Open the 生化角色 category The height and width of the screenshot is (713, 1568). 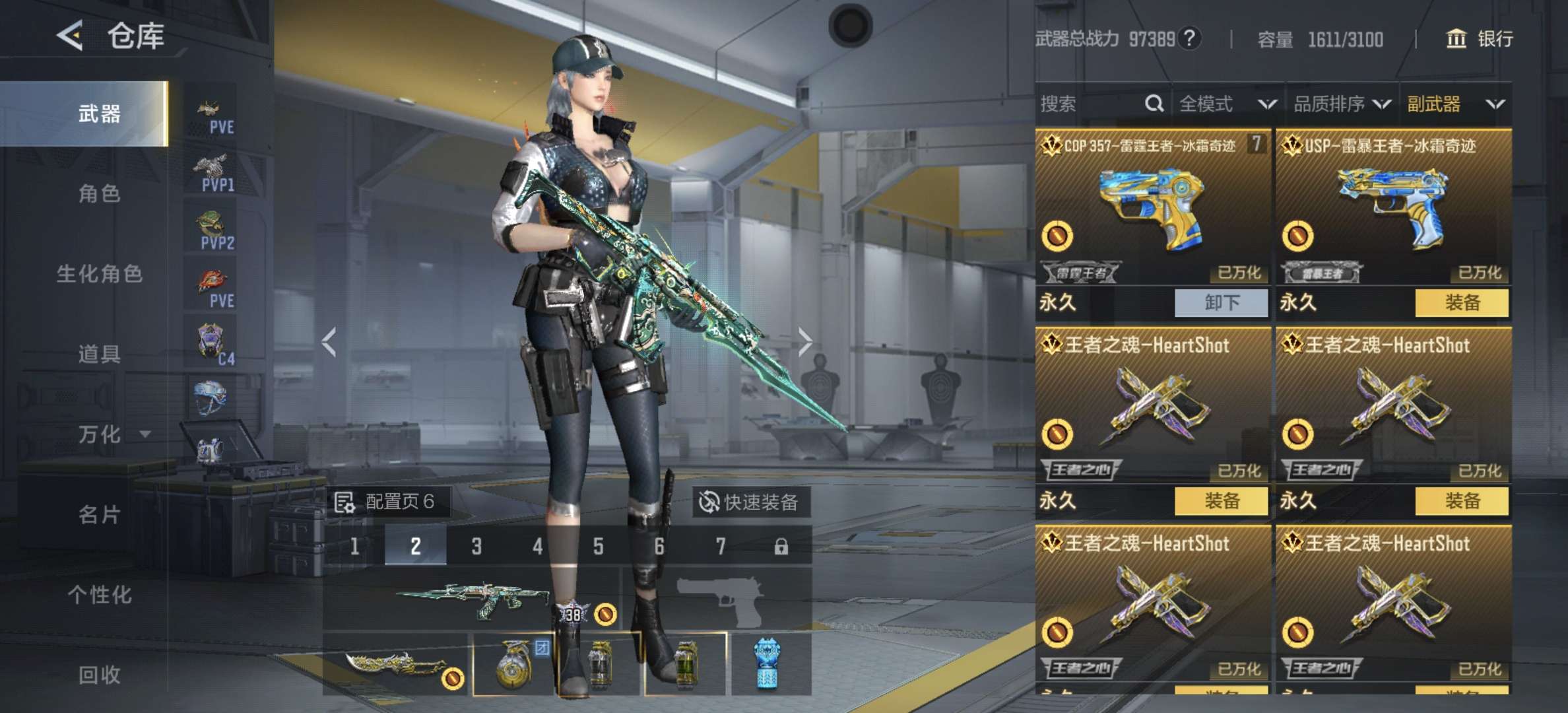click(99, 273)
